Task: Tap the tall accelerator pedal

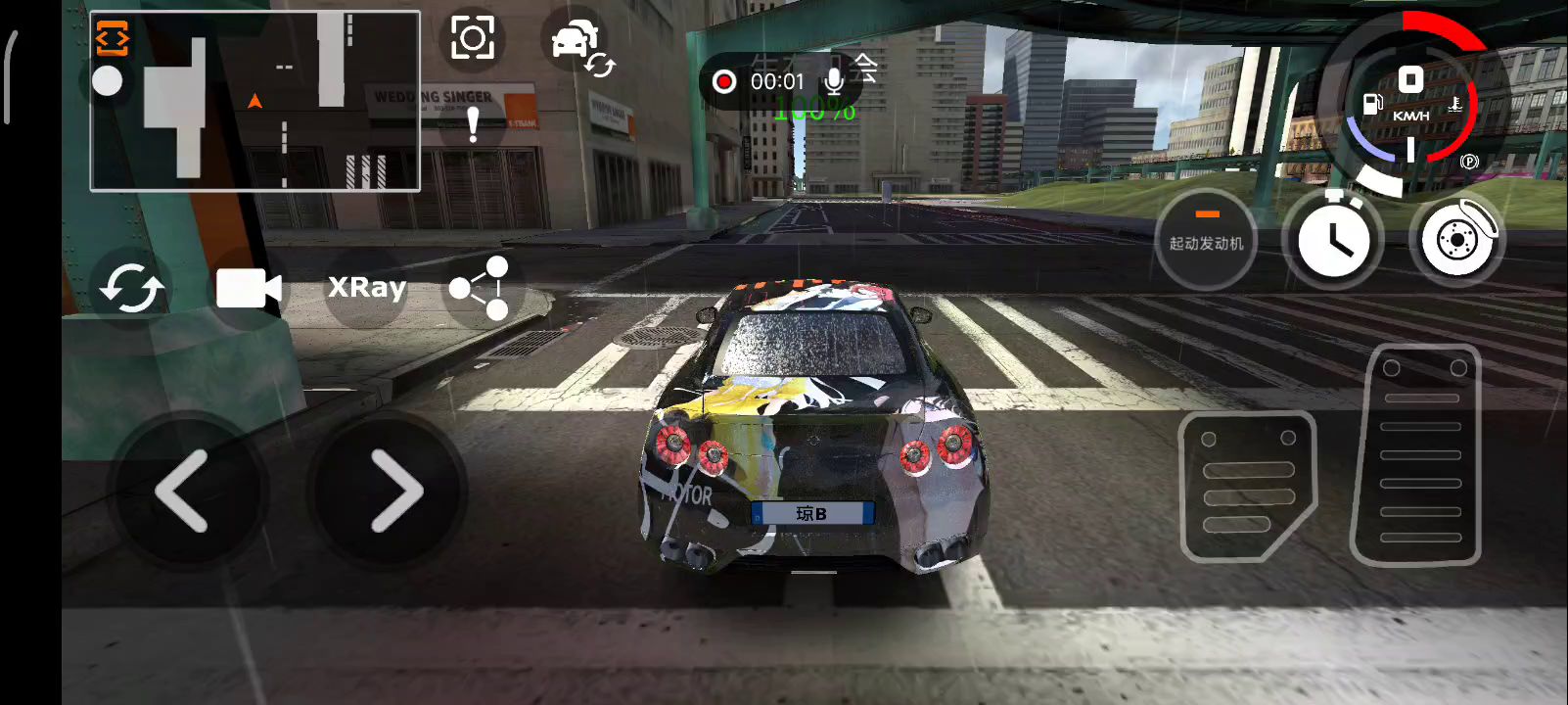Action: pyautogui.click(x=1416, y=455)
